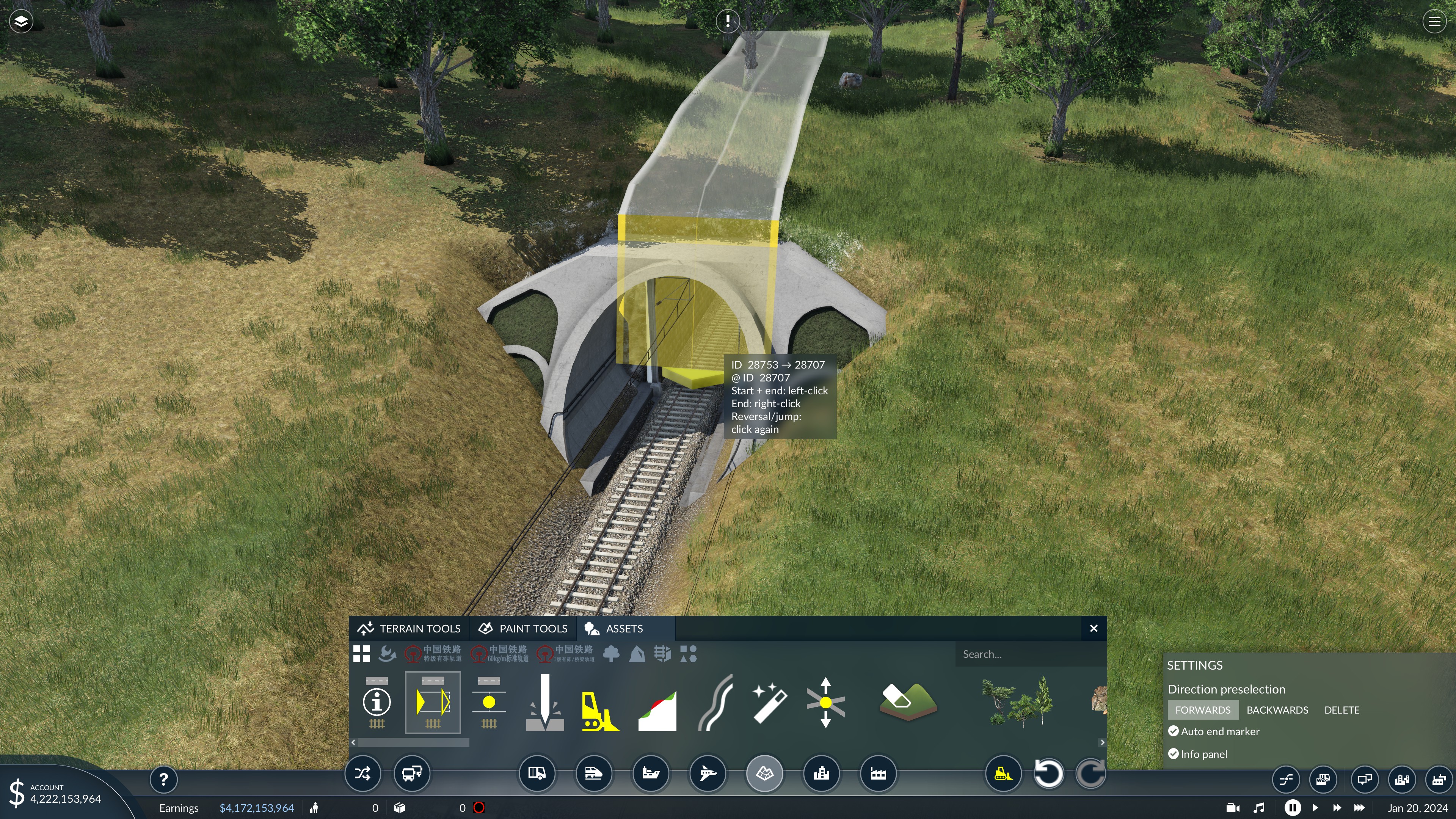This screenshot has width=1456, height=819.
Task: Toggle the Auto end marker checkbox
Action: pos(1174,731)
